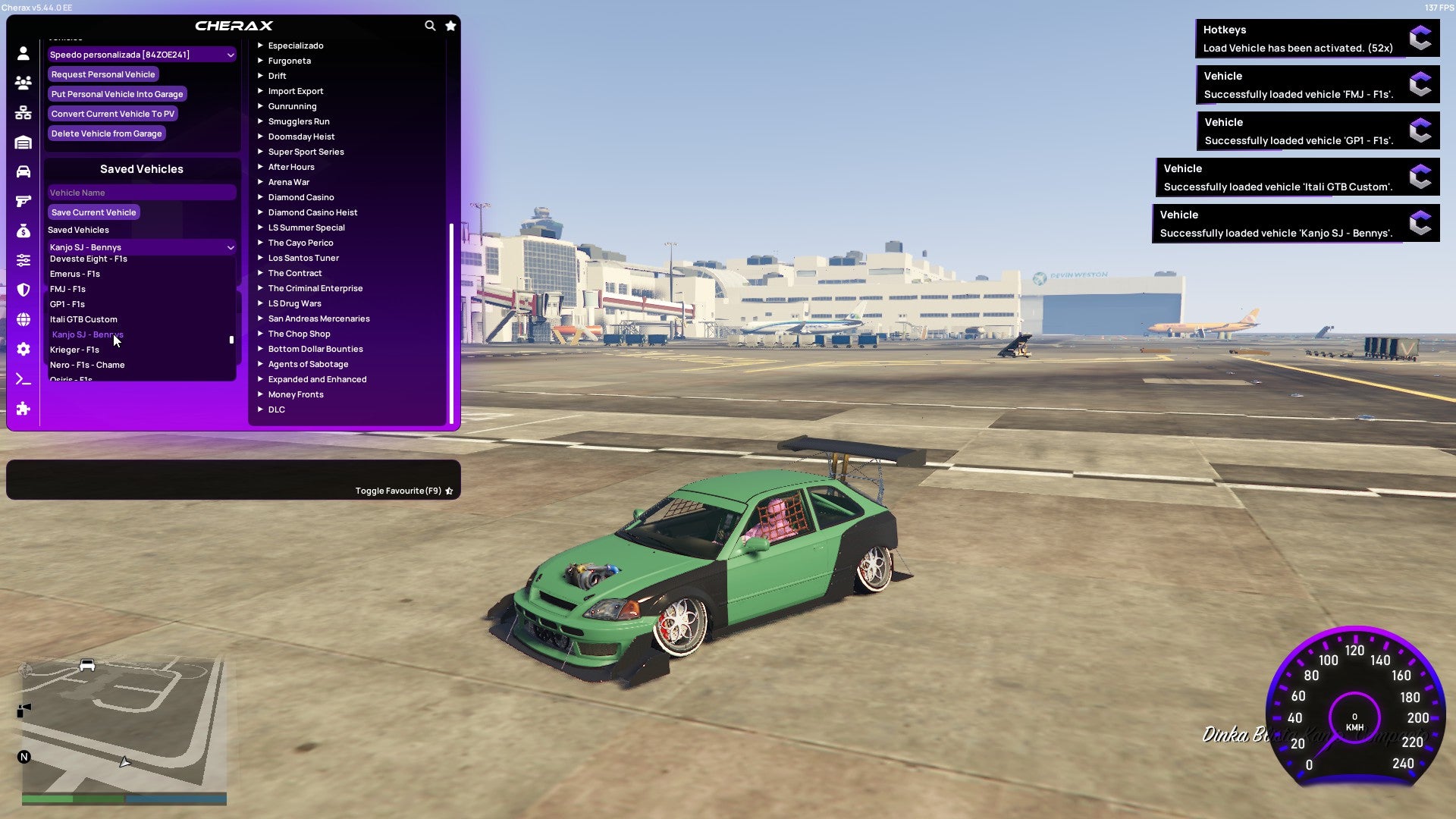Select the Online Players group icon

tap(23, 83)
